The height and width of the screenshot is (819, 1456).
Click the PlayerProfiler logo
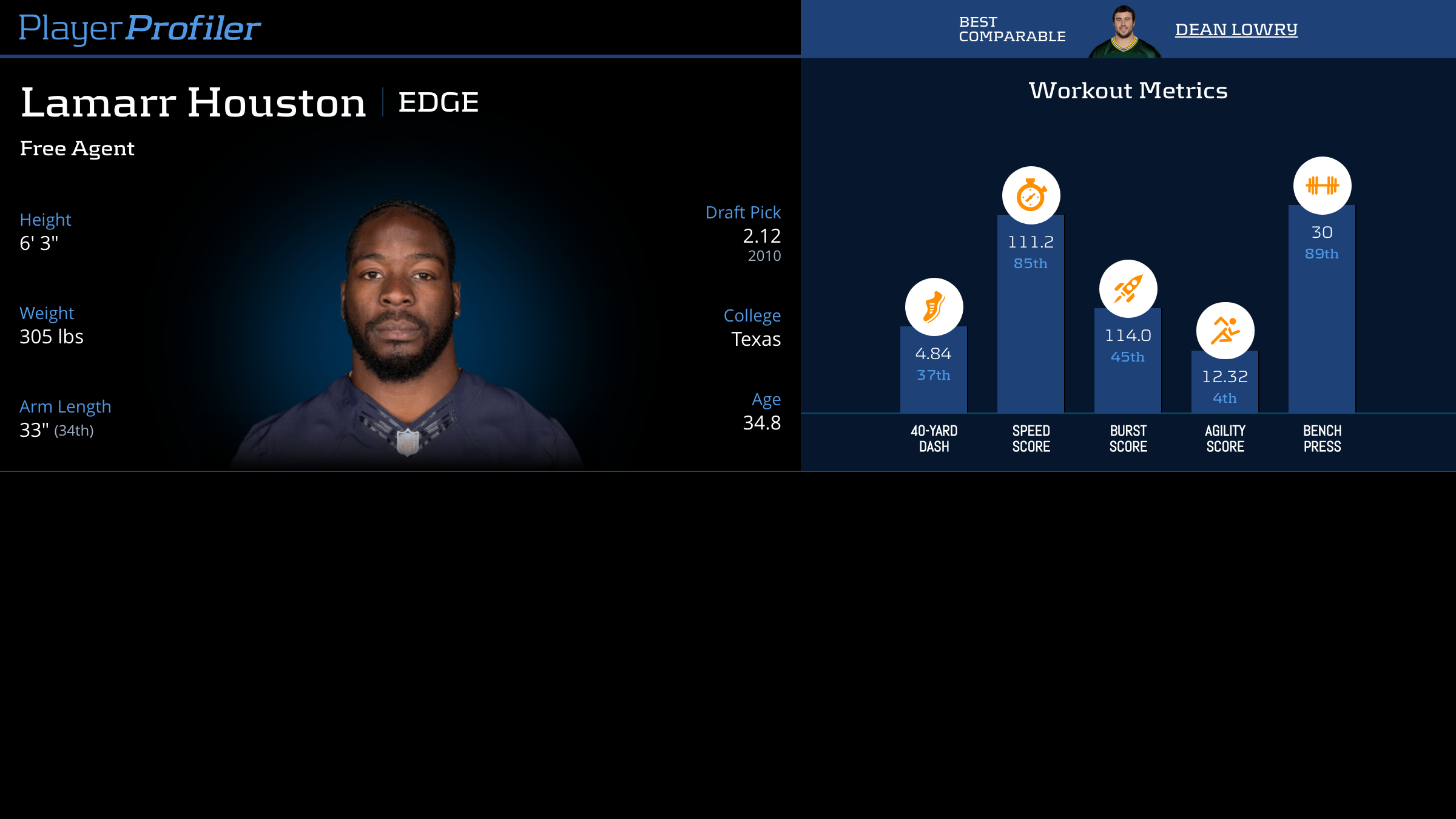(140, 29)
